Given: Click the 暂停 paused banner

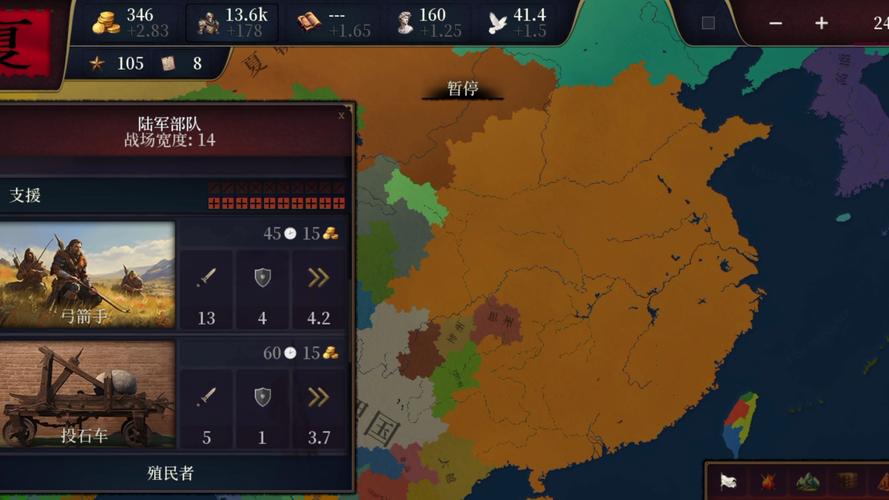Looking at the screenshot, I should pos(462,89).
